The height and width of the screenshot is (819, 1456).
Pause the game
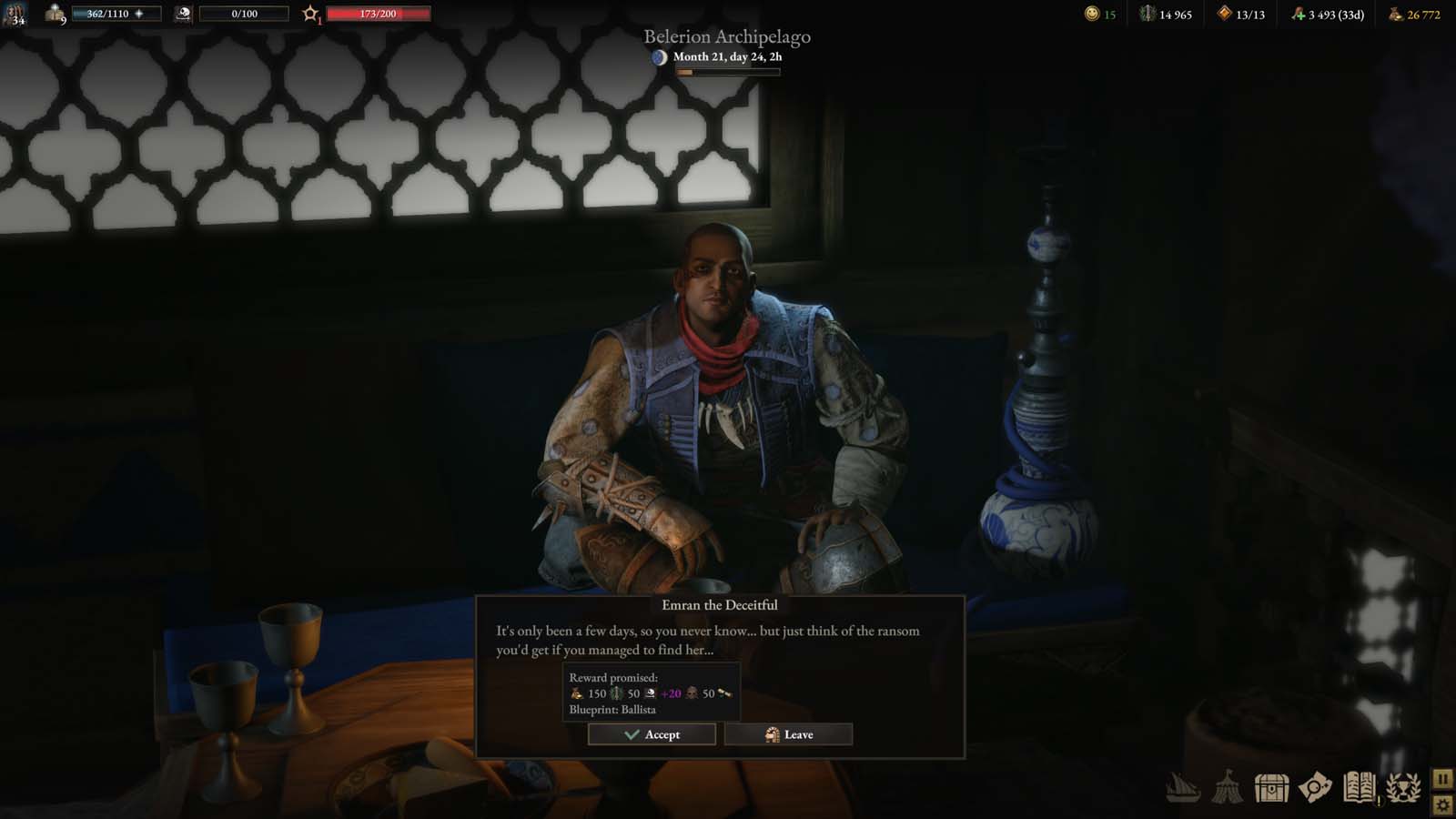point(1441,778)
